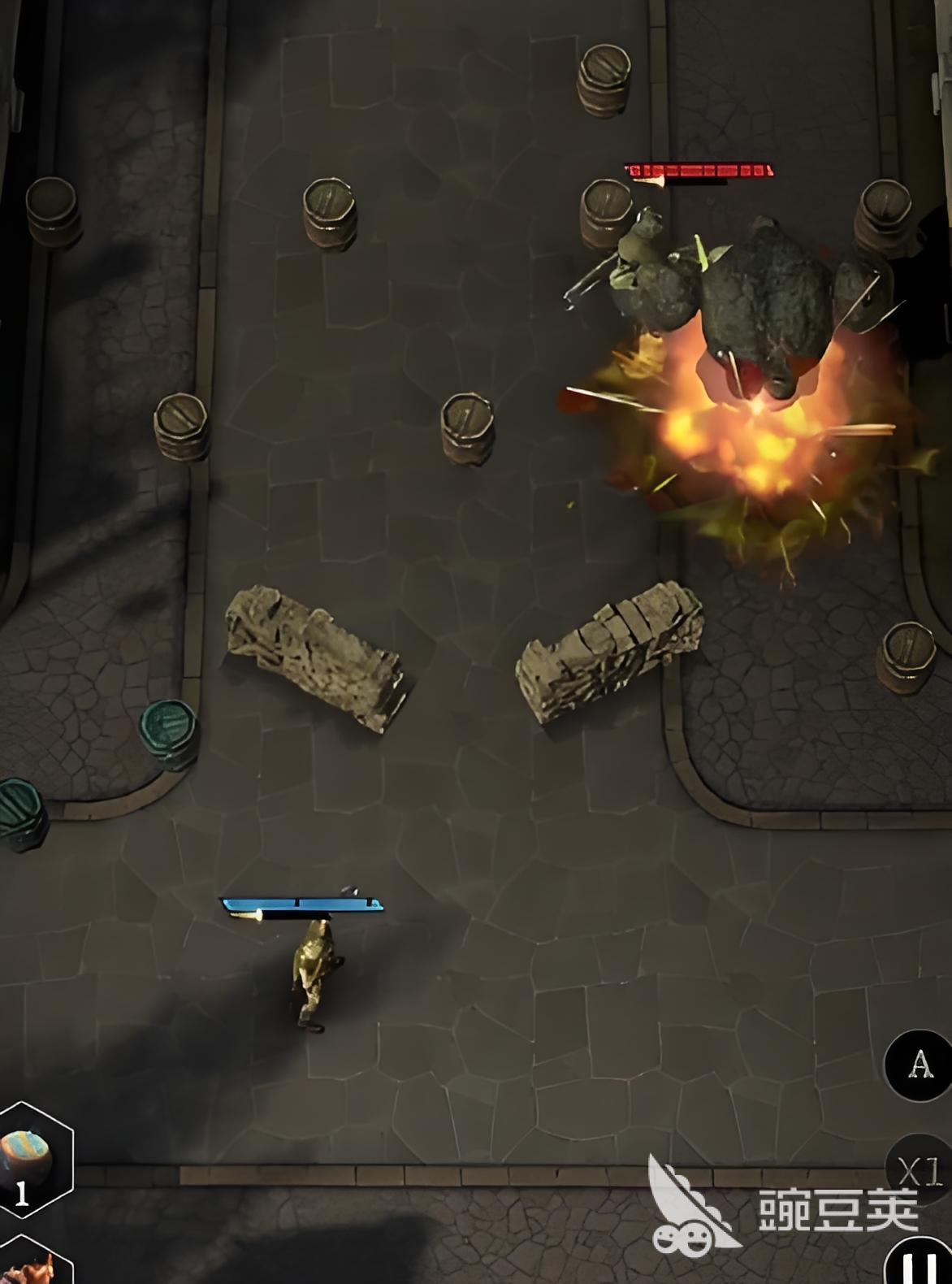Use the potion flask item slot
The height and width of the screenshot is (1284, 952).
click(29, 1159)
